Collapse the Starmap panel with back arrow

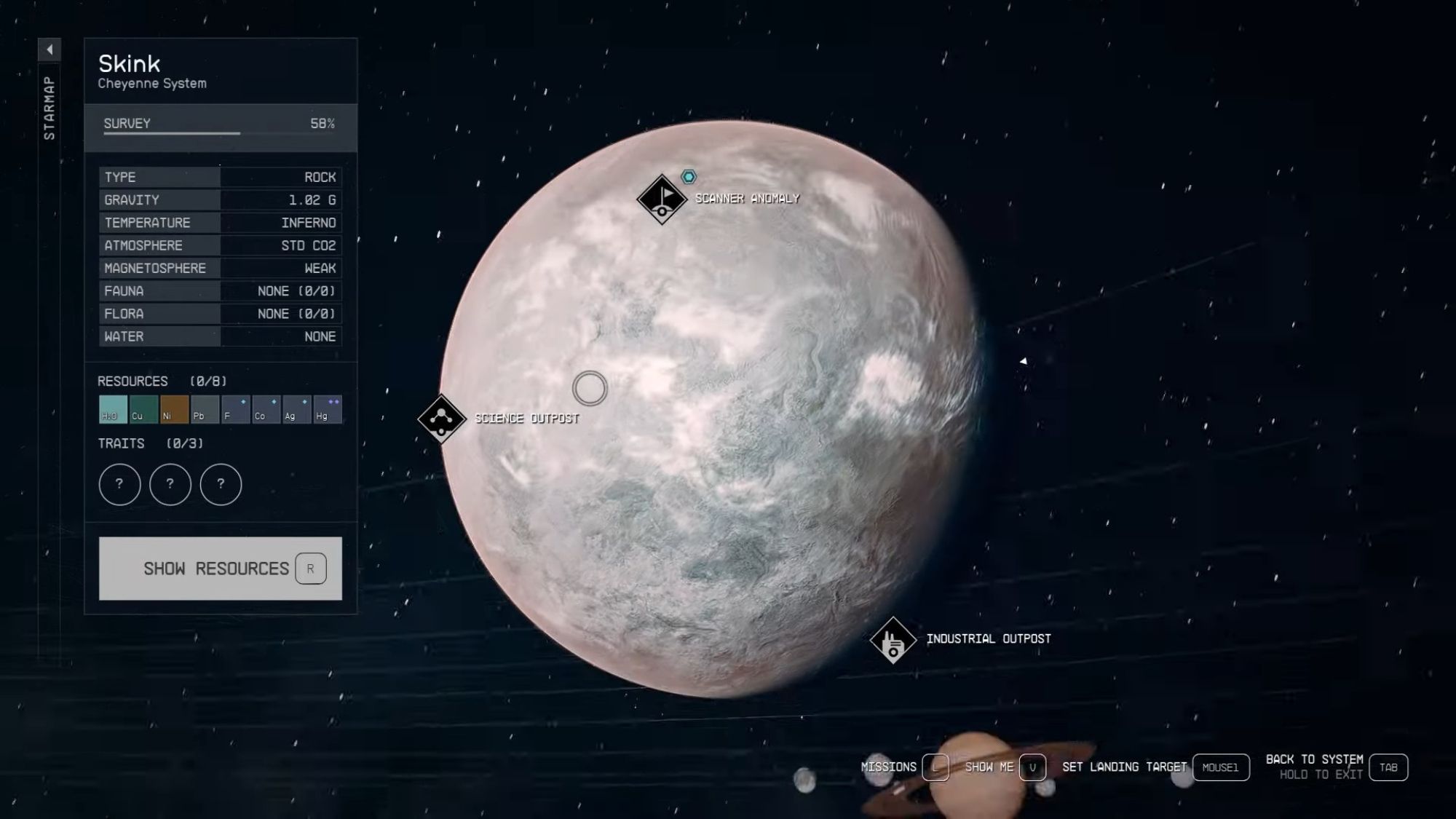(x=50, y=50)
